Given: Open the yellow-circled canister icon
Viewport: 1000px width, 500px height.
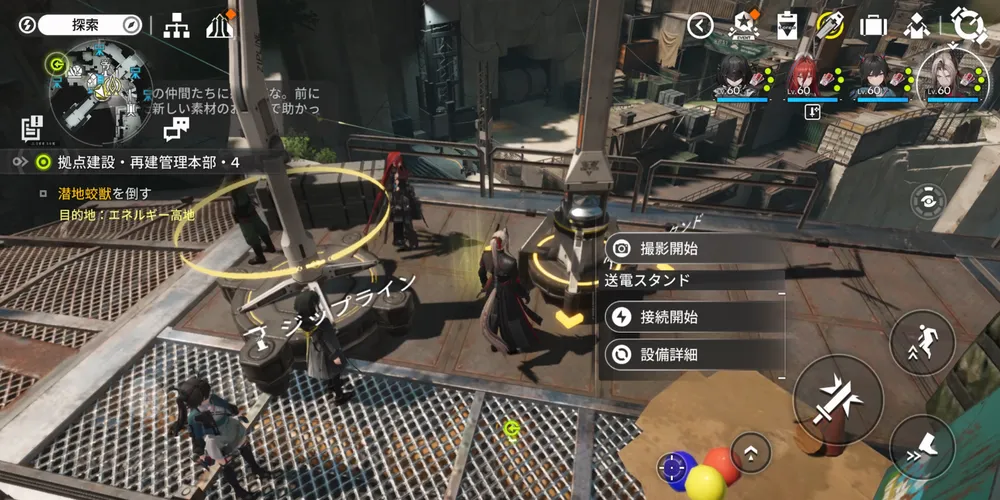Looking at the screenshot, I should (x=830, y=25).
